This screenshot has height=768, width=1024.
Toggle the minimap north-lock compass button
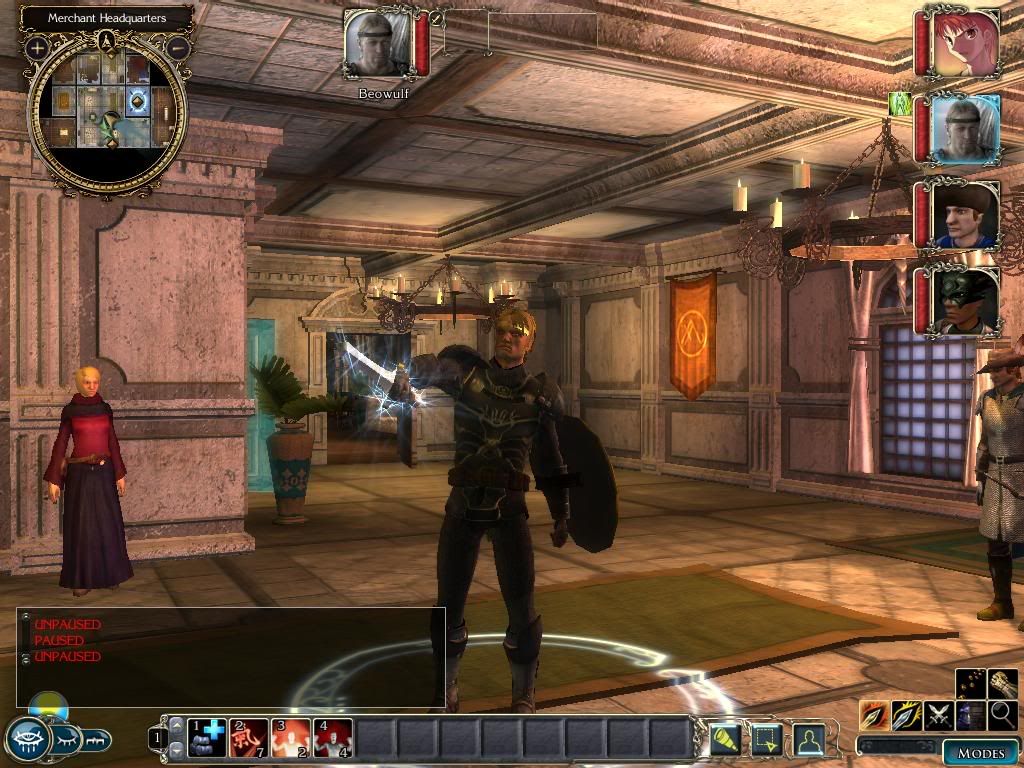click(107, 41)
